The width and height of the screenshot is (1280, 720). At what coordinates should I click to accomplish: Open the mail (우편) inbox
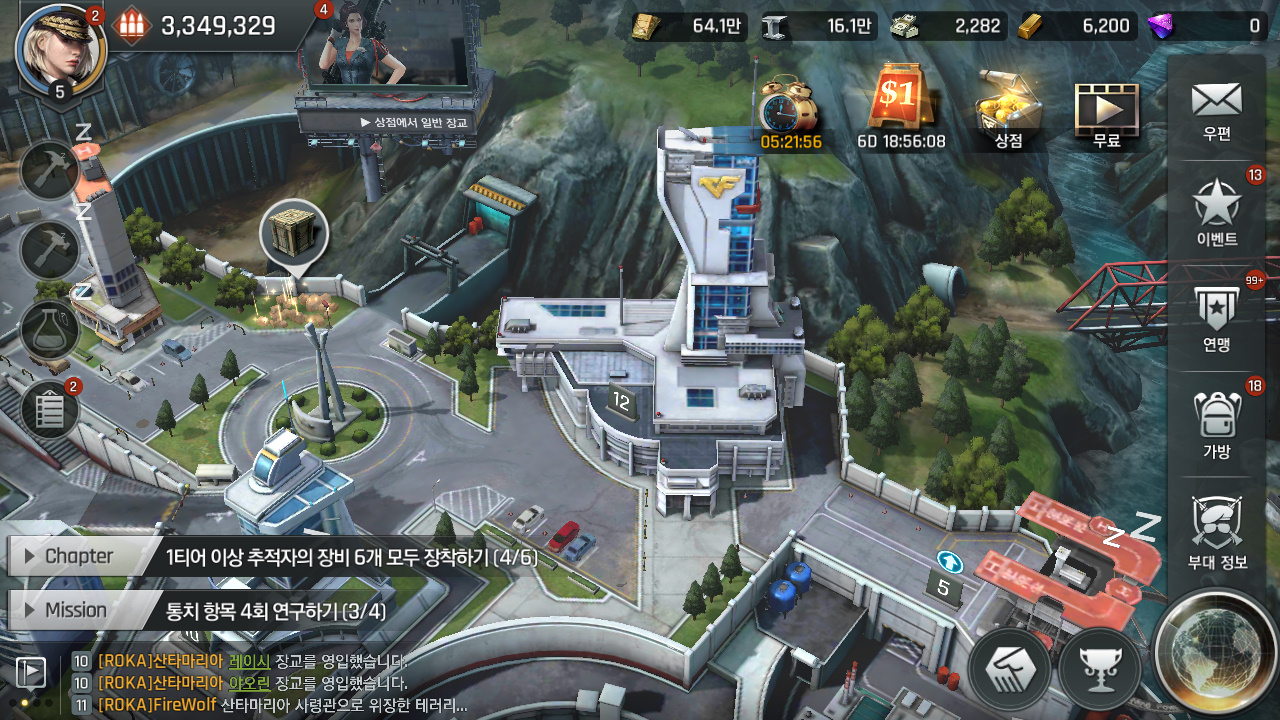coord(1216,108)
